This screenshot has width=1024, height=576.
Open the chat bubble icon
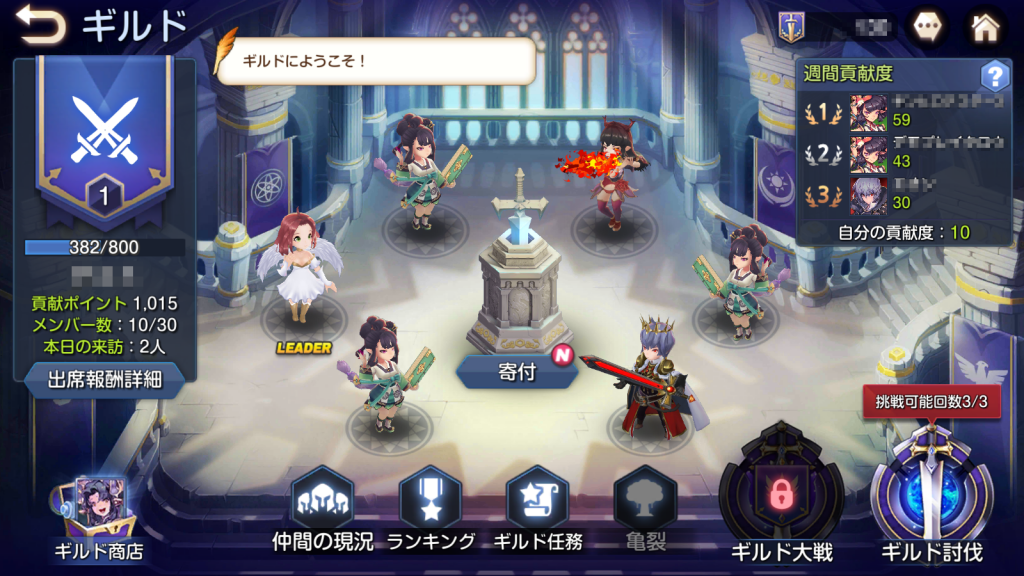pyautogui.click(x=927, y=27)
